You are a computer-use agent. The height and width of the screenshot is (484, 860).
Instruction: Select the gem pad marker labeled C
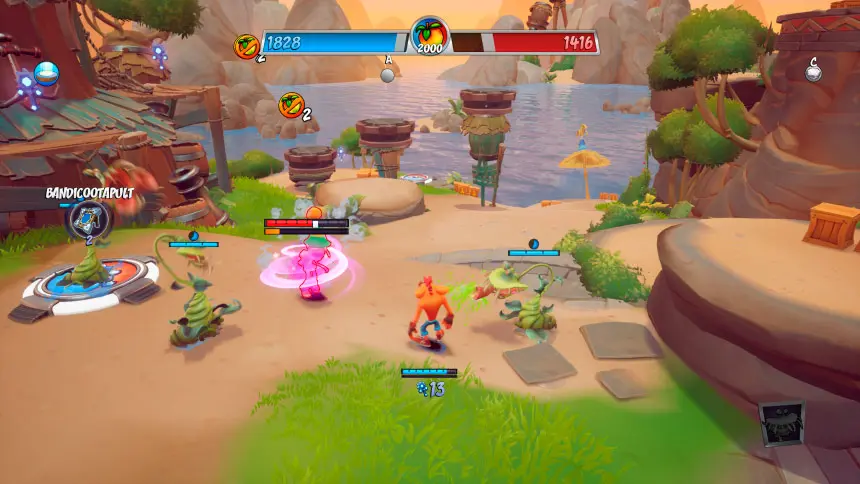[814, 71]
